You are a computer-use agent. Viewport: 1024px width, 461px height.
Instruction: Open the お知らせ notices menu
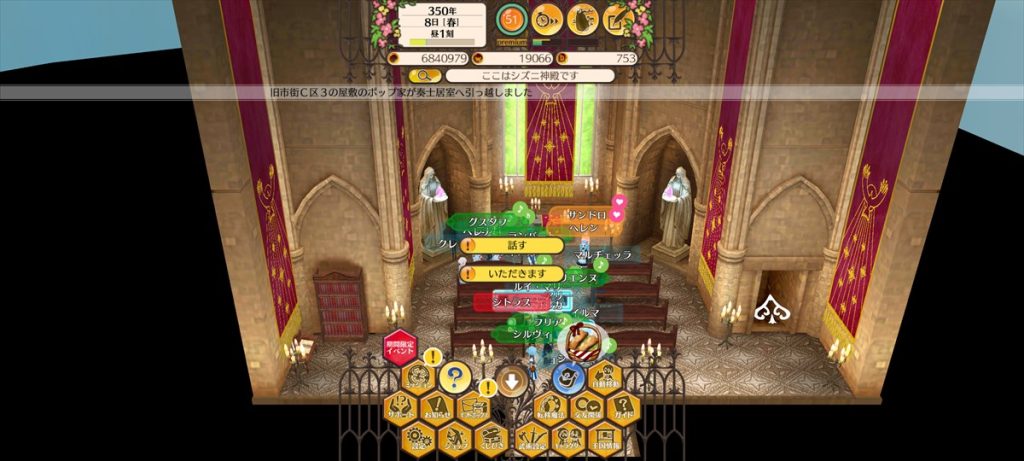tap(435, 408)
